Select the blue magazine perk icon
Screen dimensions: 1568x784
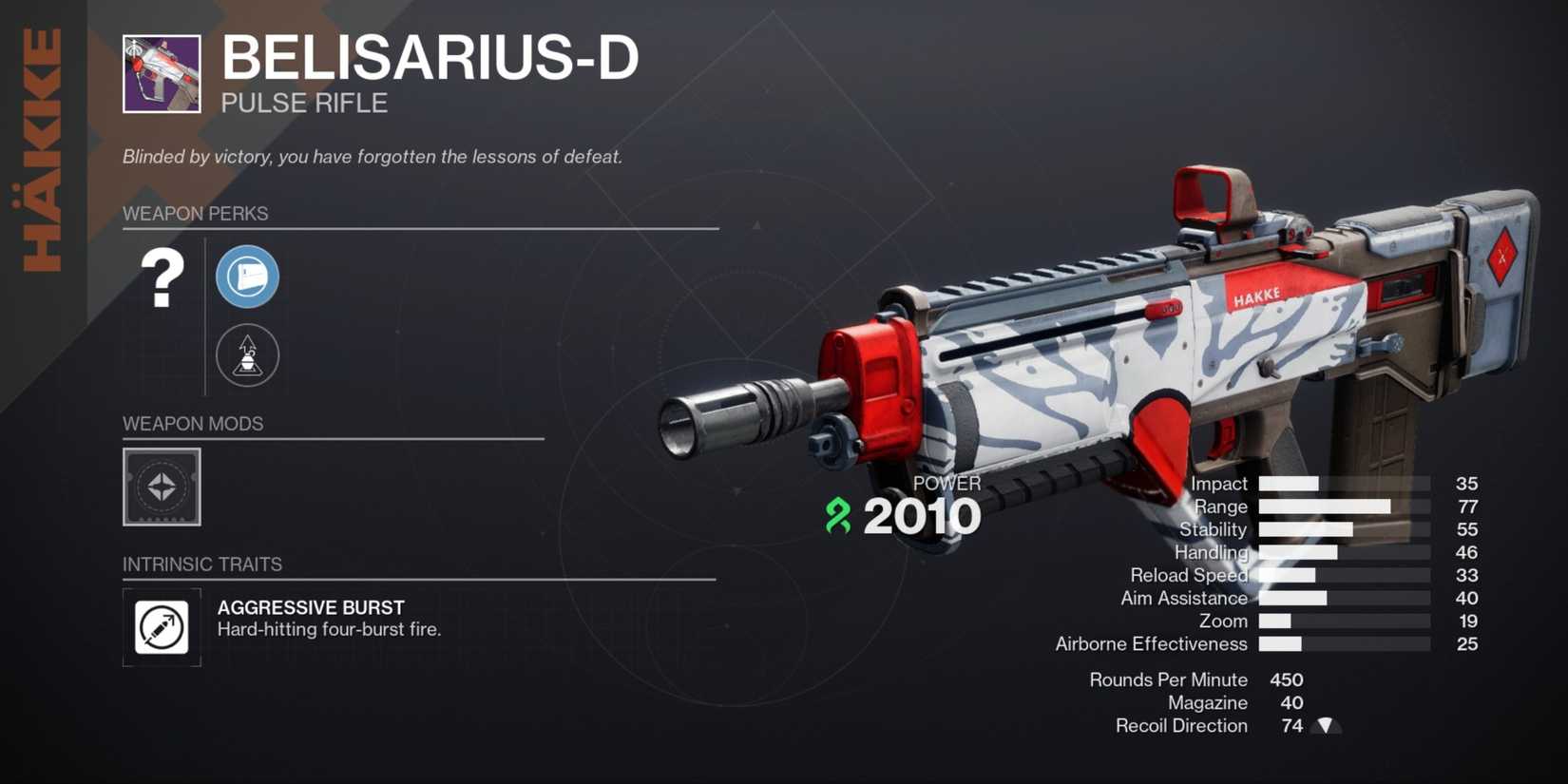[x=247, y=277]
